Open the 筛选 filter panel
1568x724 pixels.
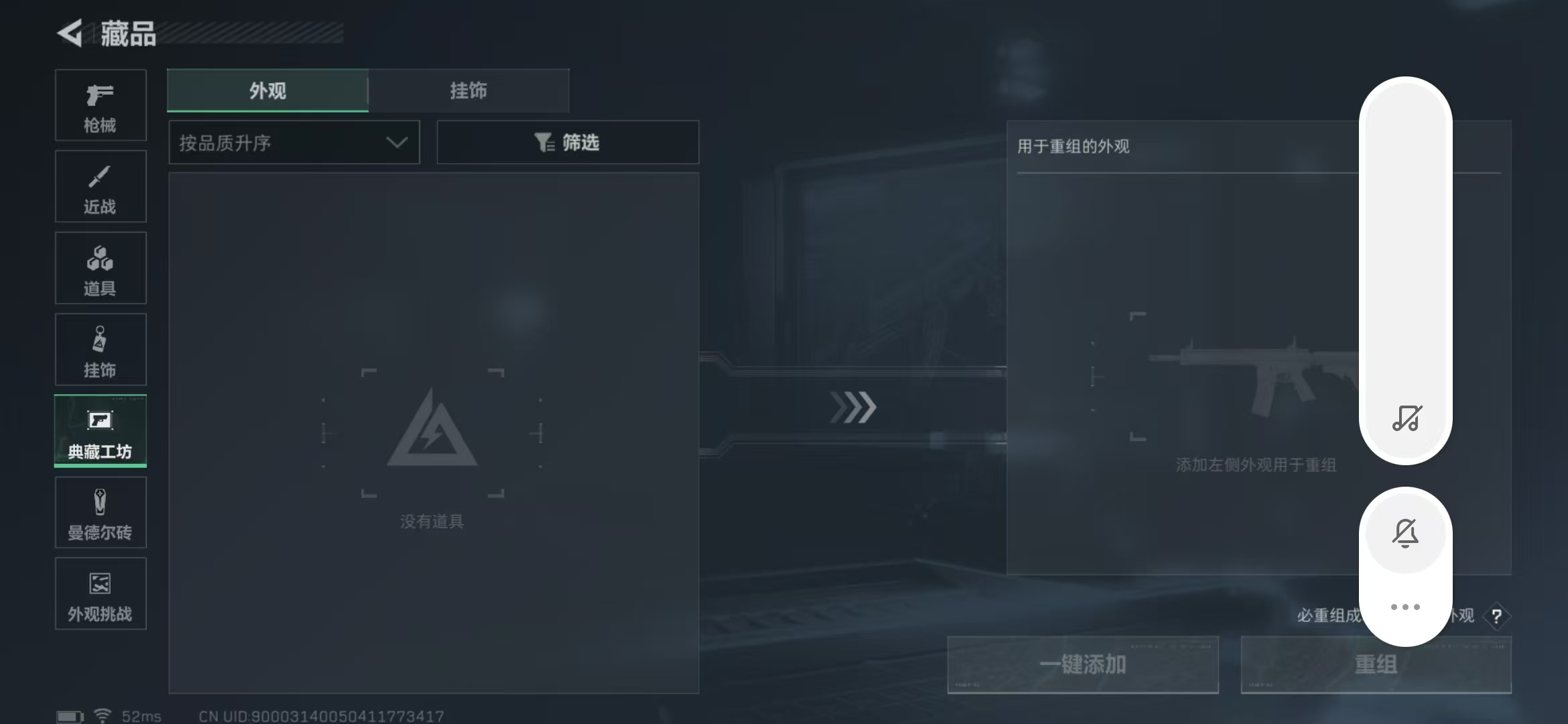[567, 142]
